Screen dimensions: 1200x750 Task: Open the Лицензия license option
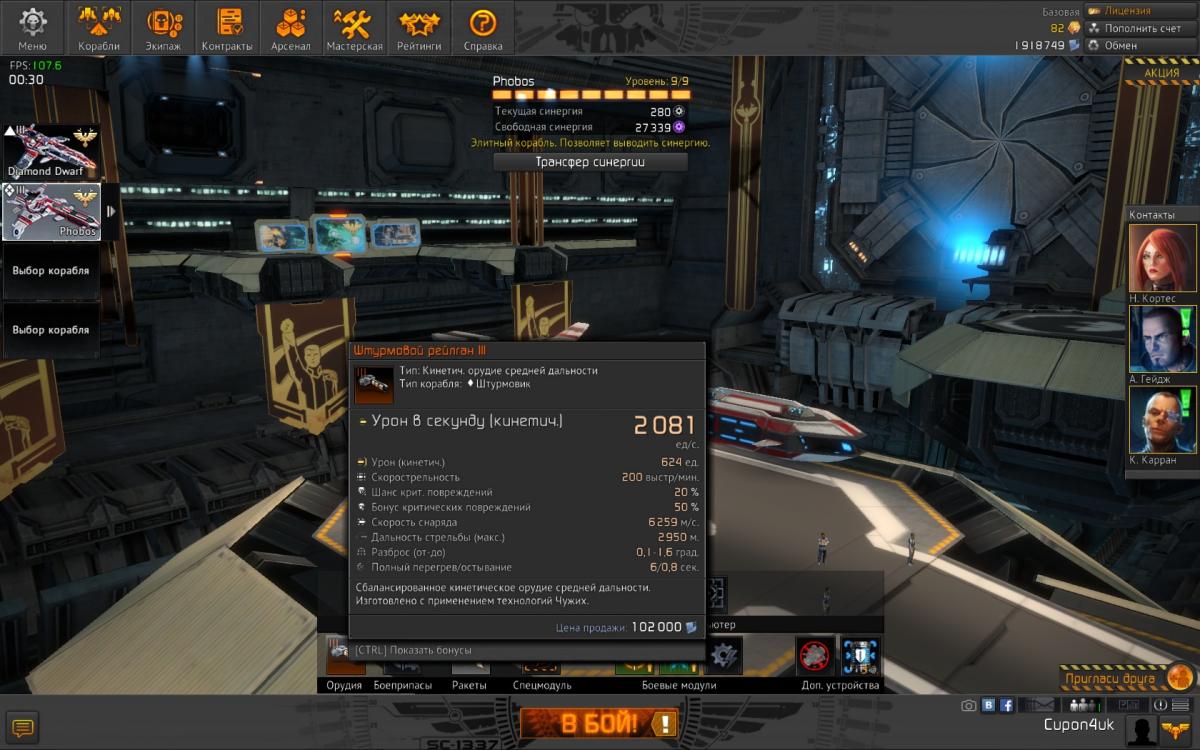pos(1125,10)
